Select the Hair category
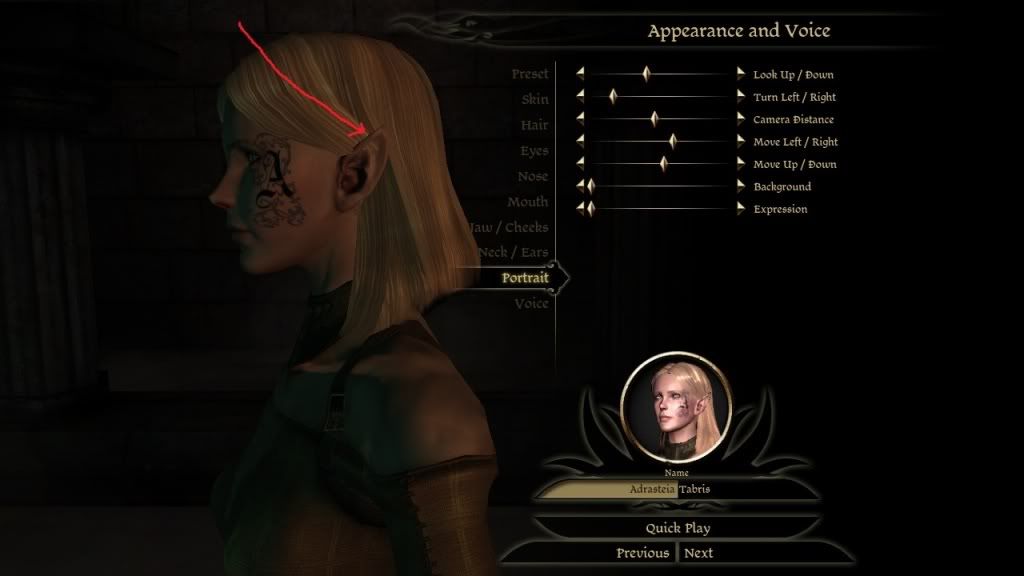The height and width of the screenshot is (576, 1024). [534, 125]
